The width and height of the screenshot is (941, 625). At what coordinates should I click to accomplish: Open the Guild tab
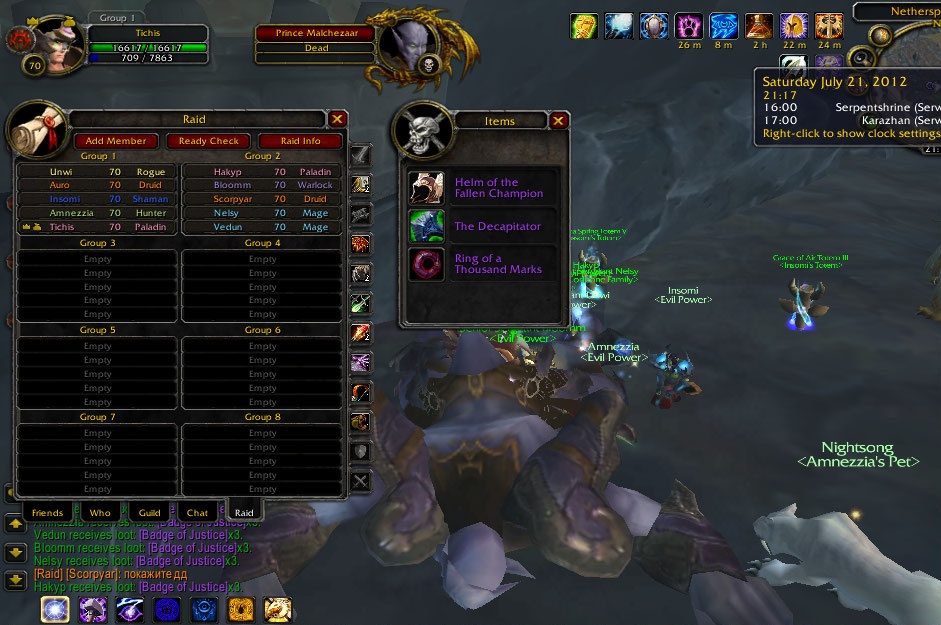click(149, 513)
